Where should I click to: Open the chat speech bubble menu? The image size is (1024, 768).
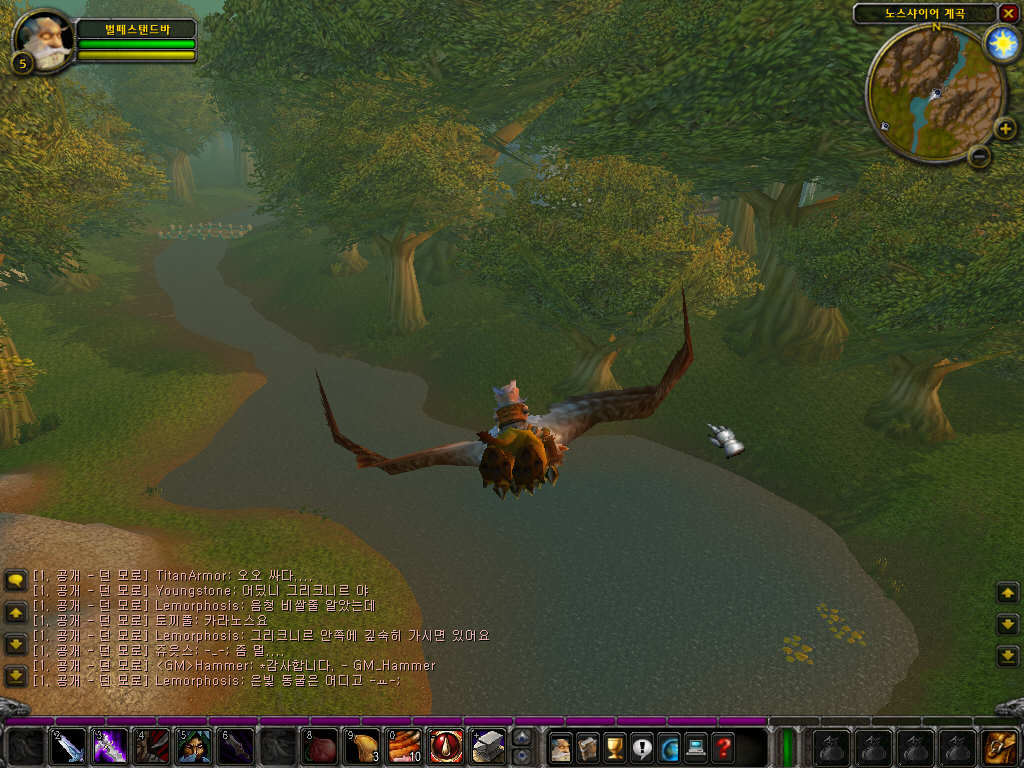[x=15, y=580]
